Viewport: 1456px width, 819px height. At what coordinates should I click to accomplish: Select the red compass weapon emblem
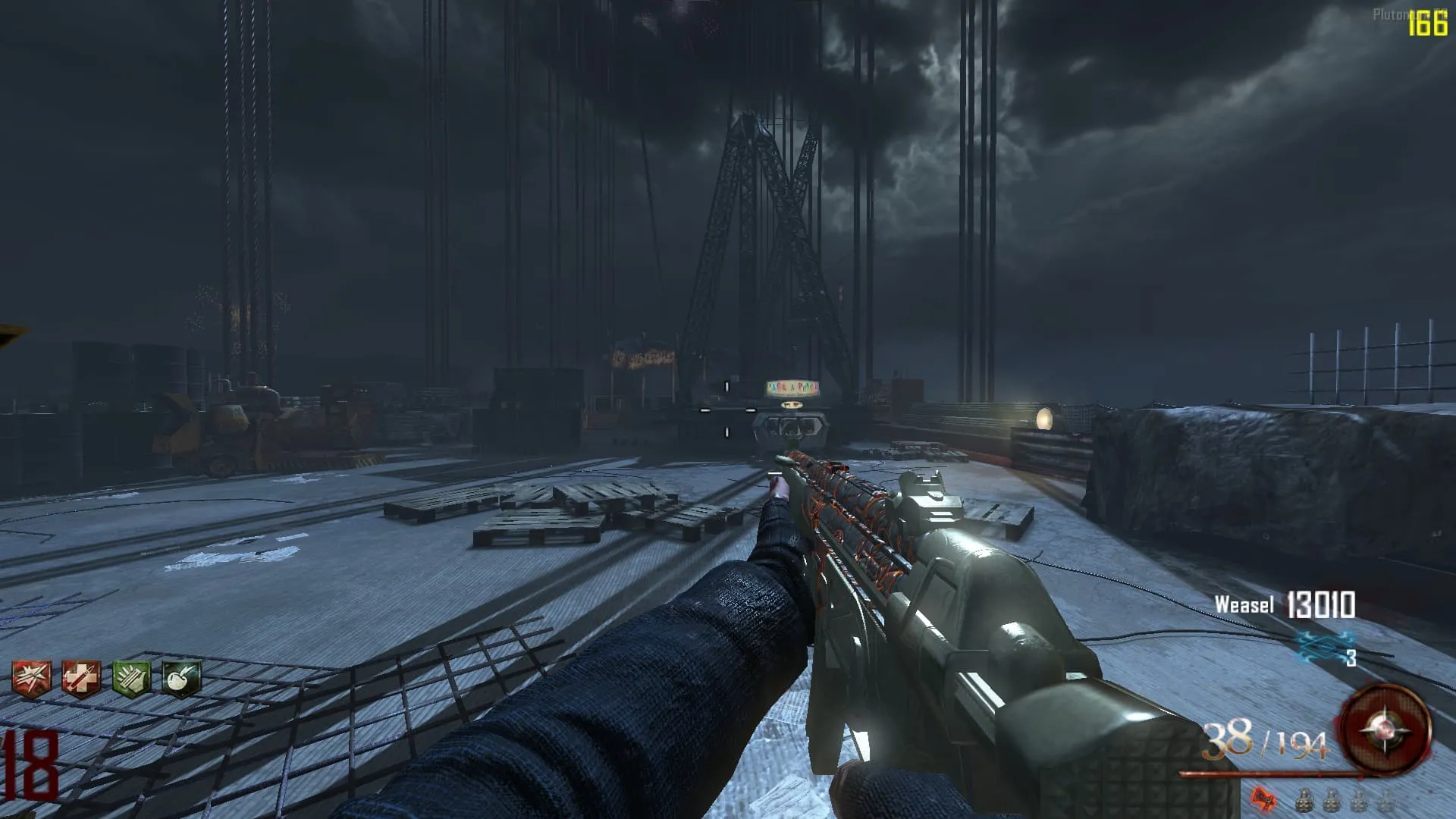click(1385, 729)
